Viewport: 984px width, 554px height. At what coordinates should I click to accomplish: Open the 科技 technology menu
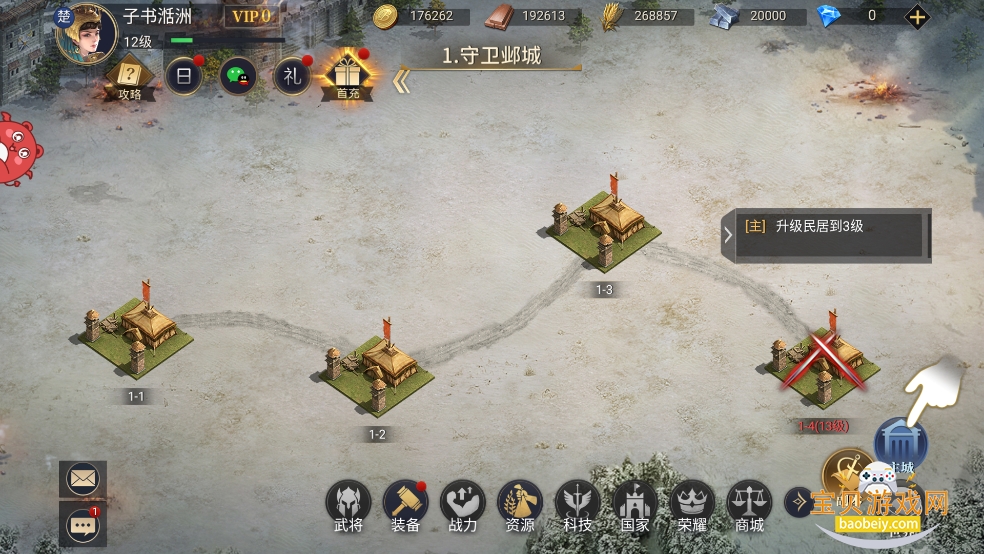(577, 503)
